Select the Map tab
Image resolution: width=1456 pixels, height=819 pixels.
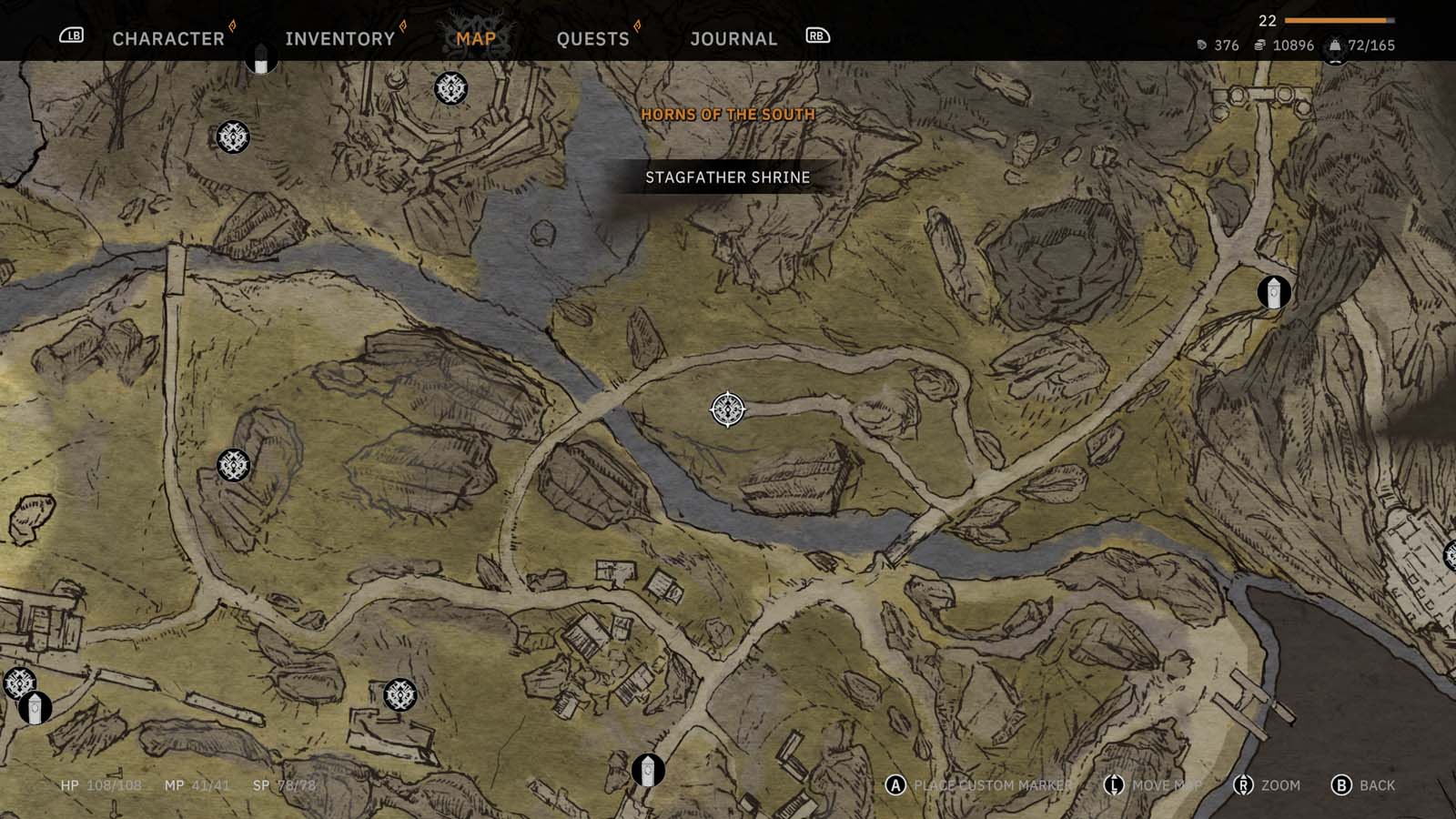tap(476, 38)
